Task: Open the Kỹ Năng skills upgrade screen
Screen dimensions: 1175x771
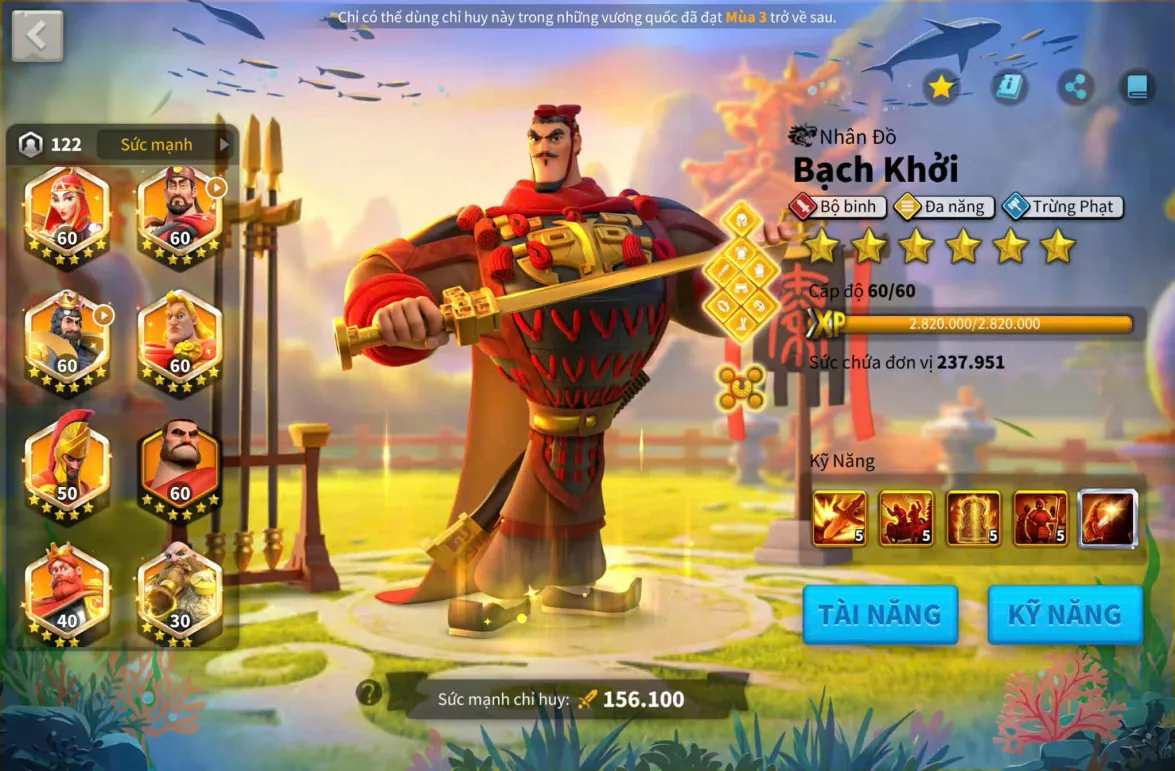Action: pos(1065,613)
